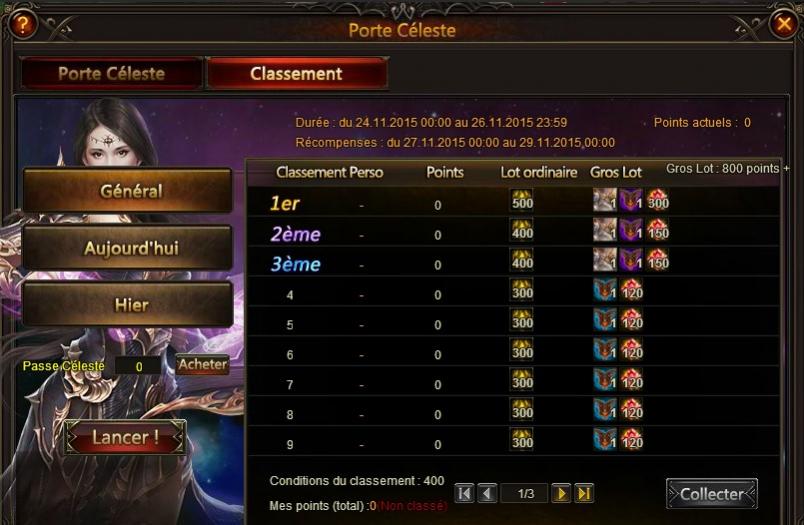804x525 pixels.
Task: Jump to the last ranking page
Action: tap(584, 493)
